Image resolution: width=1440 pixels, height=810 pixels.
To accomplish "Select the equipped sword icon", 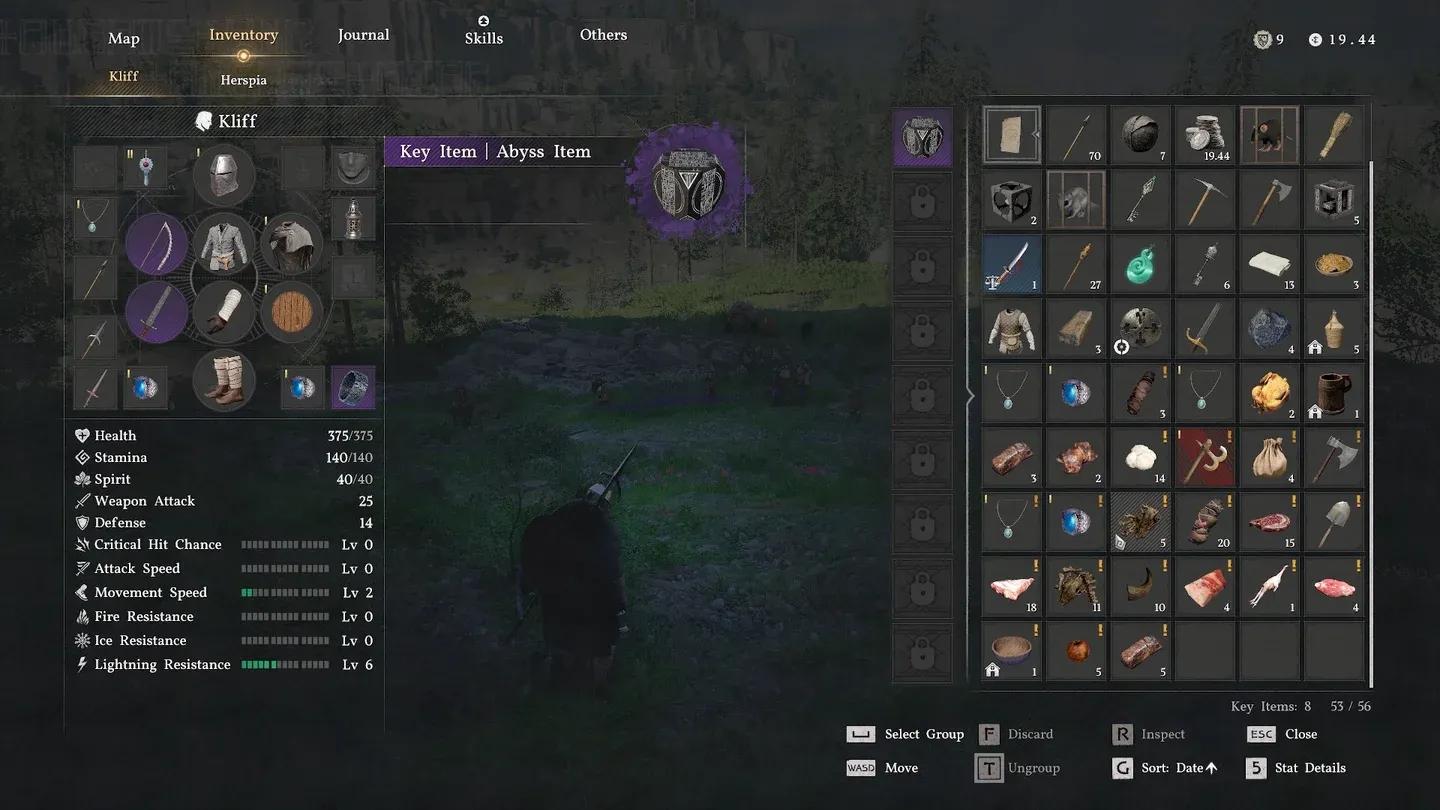I will coord(156,313).
